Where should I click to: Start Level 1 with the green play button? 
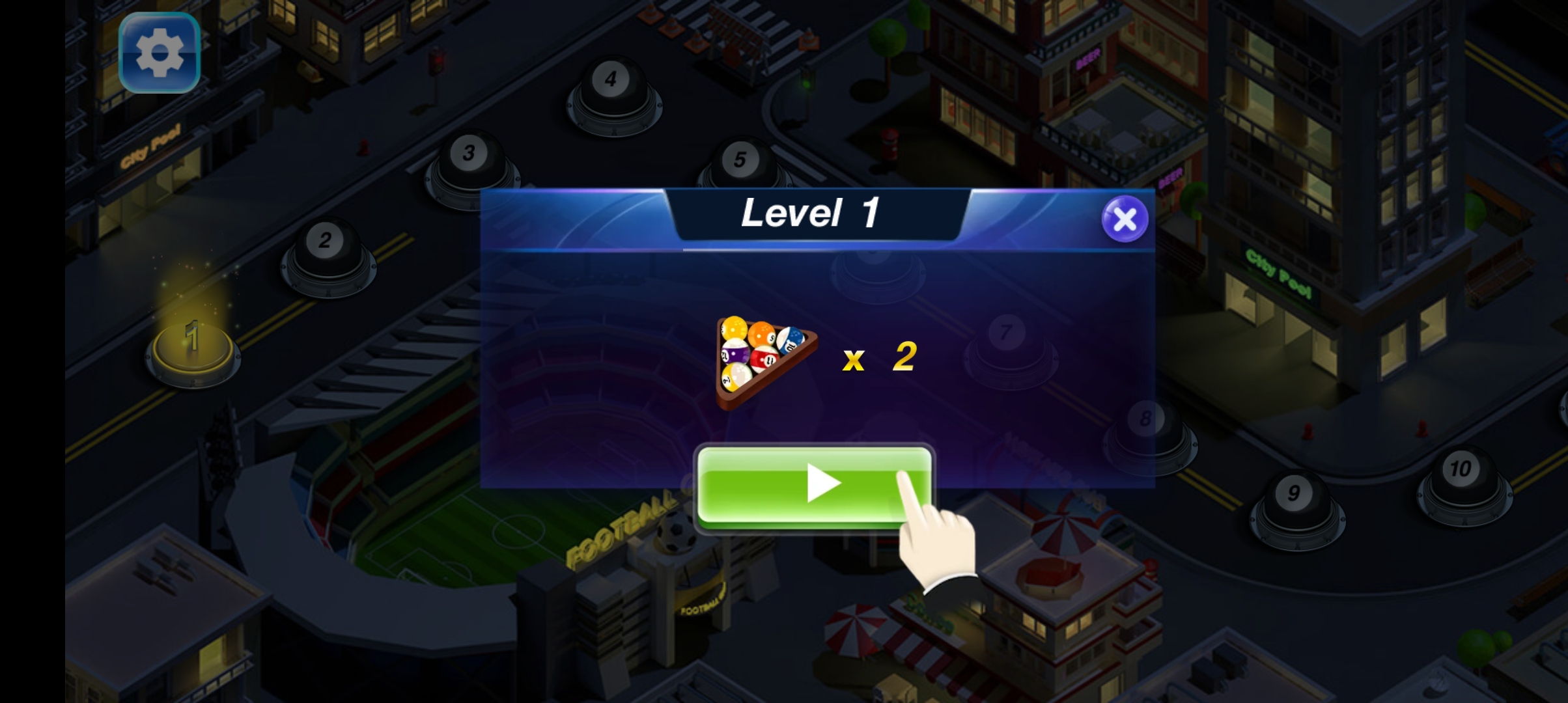814,485
